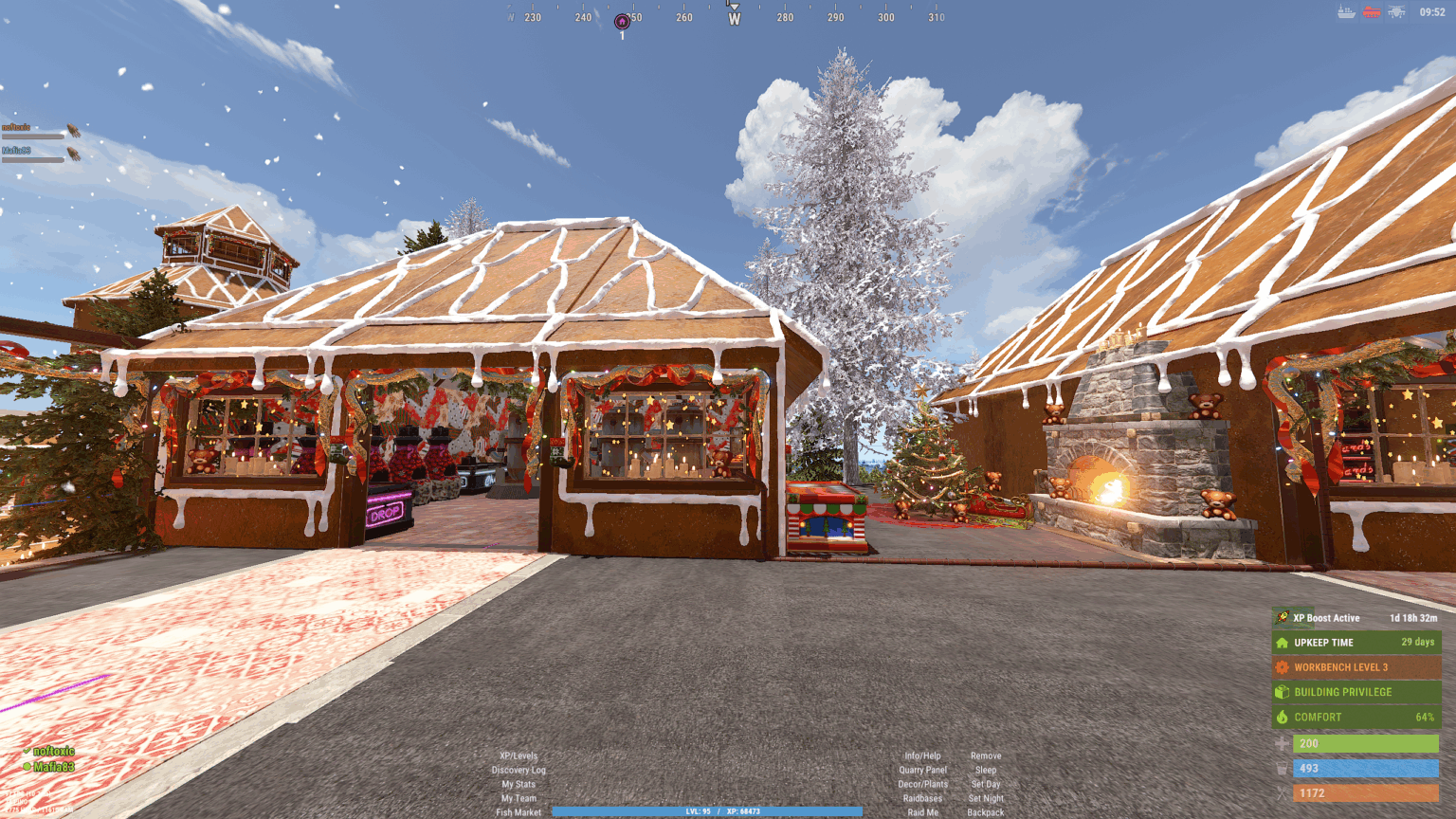
Task: Enable Set Day time
Action: (986, 784)
